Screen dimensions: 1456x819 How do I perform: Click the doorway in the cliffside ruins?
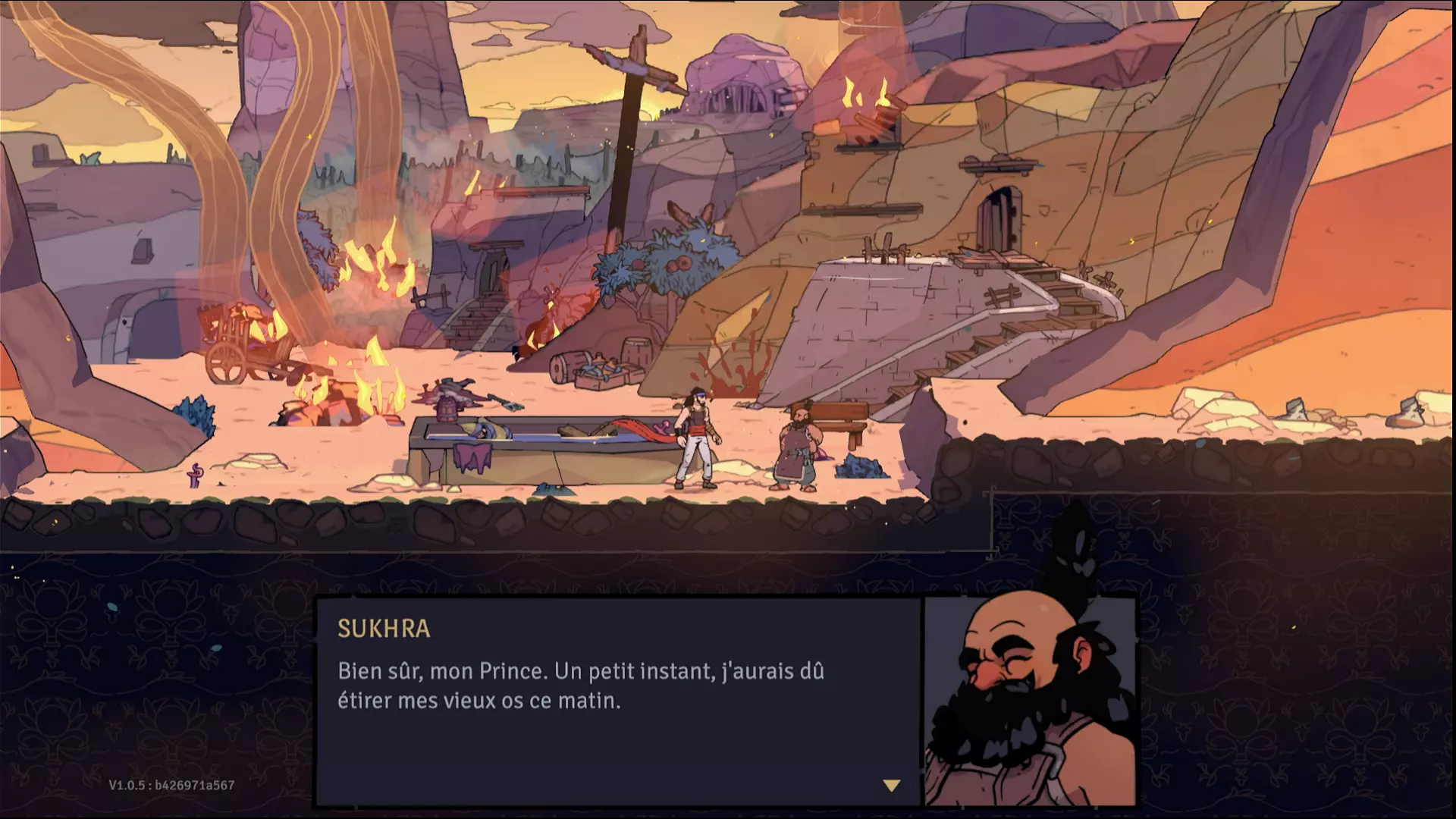coord(1003,220)
